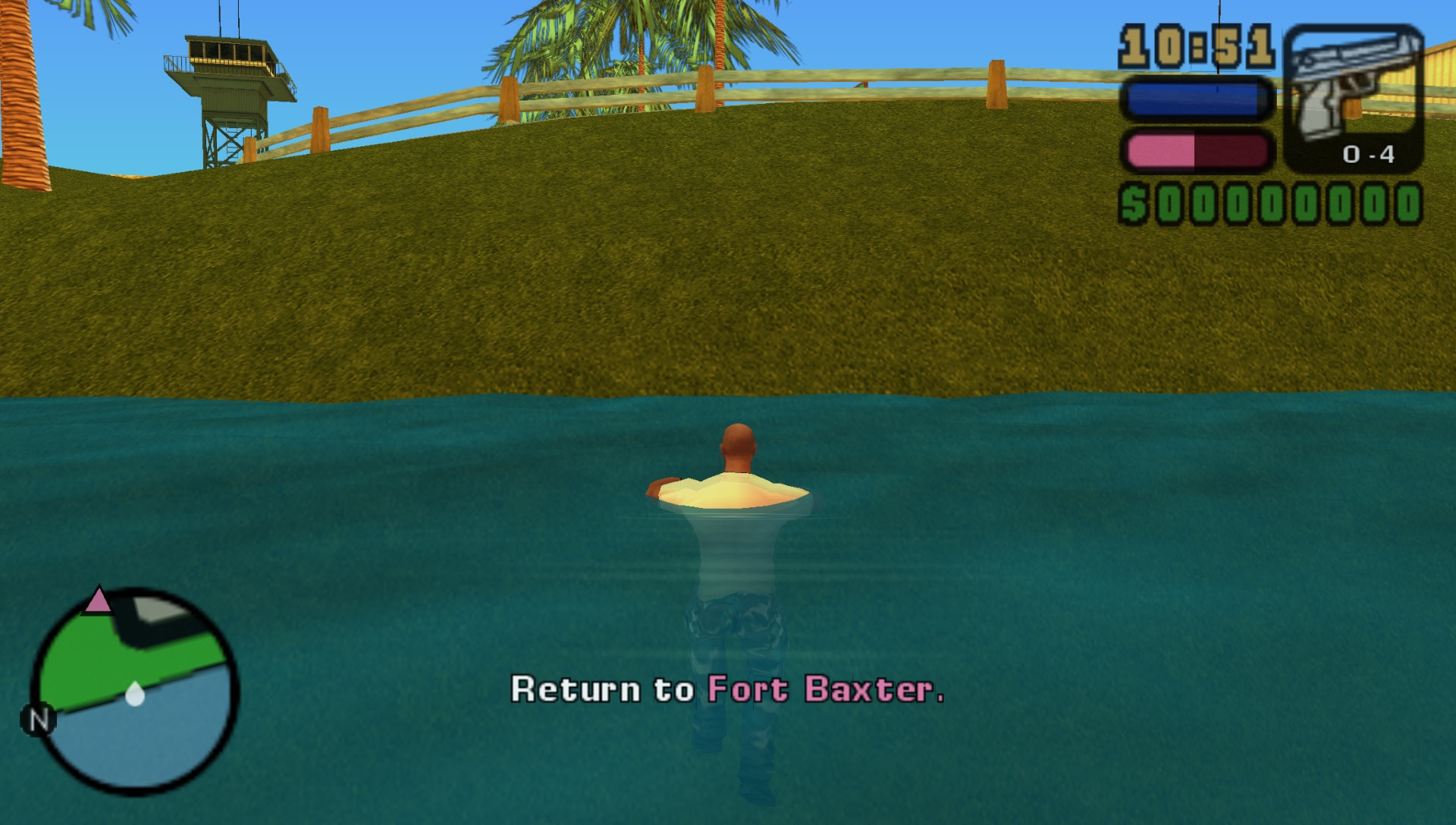Click the player marker triangle on minimap
1456x825 pixels.
97,599
